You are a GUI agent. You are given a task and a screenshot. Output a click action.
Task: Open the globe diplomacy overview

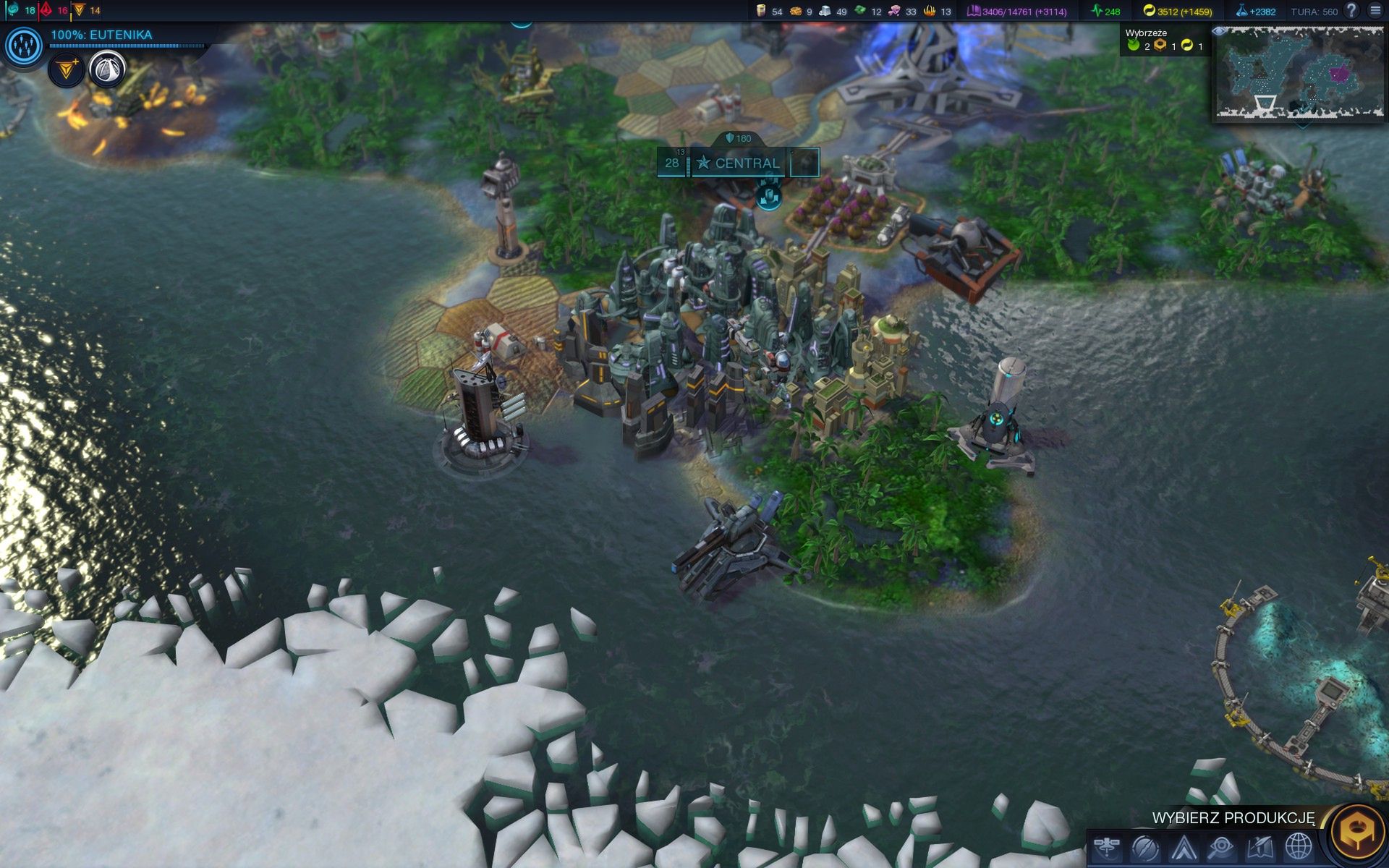tap(1298, 846)
